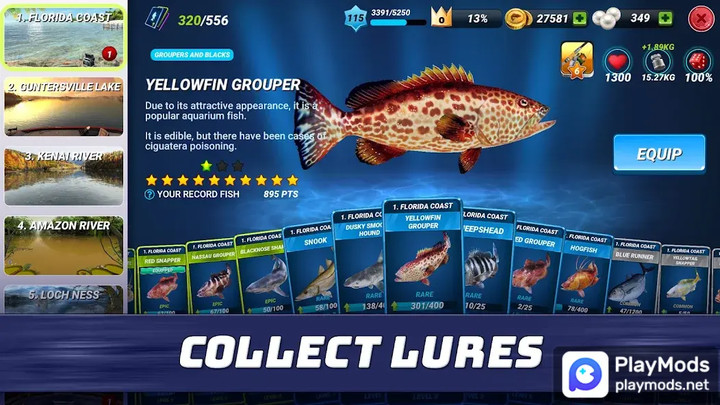Pick the Nassau Grouper card
Image resolution: width=720 pixels, height=405 pixels.
[x=211, y=278]
